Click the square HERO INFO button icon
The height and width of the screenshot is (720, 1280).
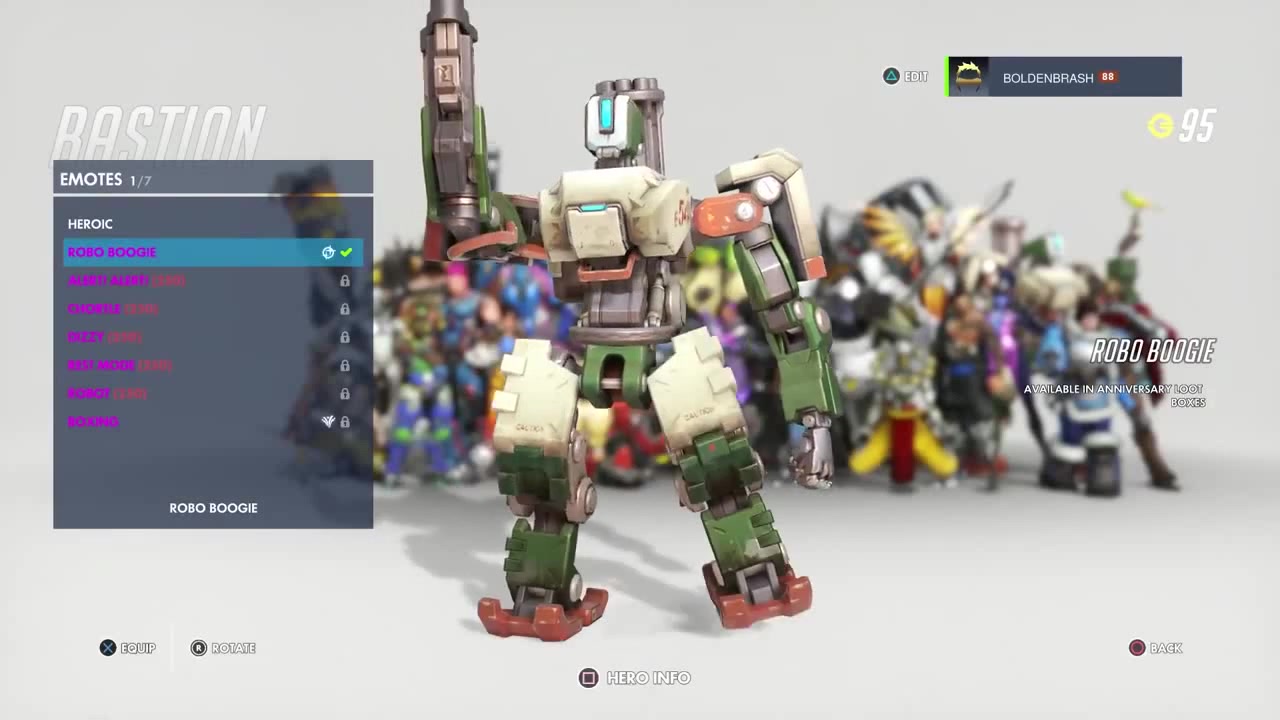[x=588, y=678]
